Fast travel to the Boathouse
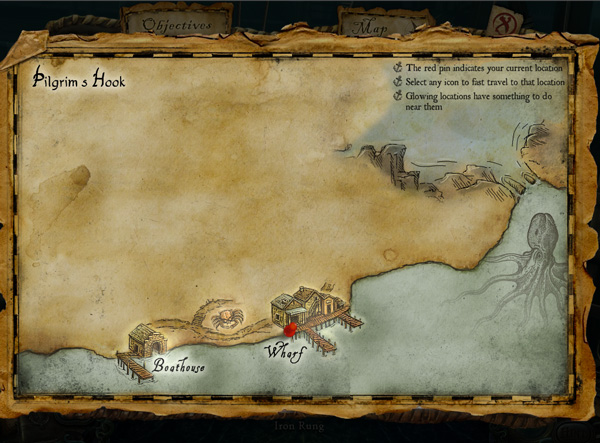Viewport: 600px width, 443px height. pos(150,344)
